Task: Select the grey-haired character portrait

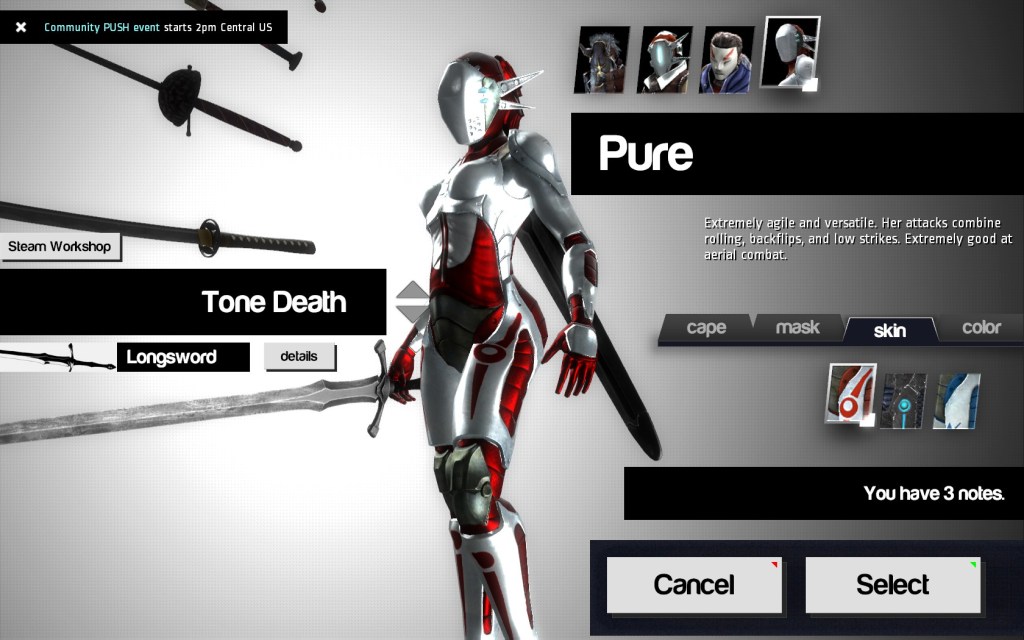Action: point(602,60)
